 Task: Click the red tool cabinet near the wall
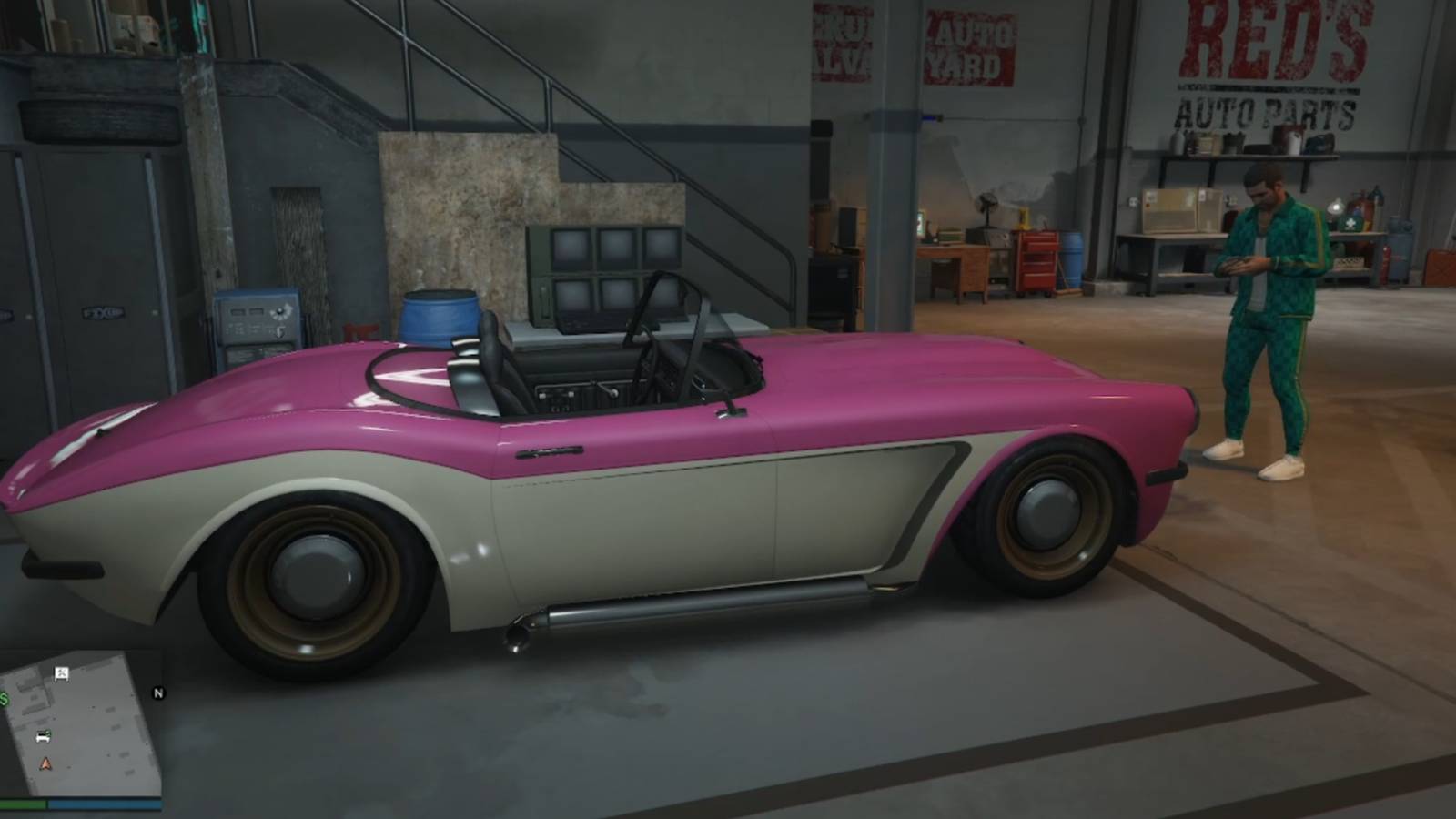(1037, 263)
